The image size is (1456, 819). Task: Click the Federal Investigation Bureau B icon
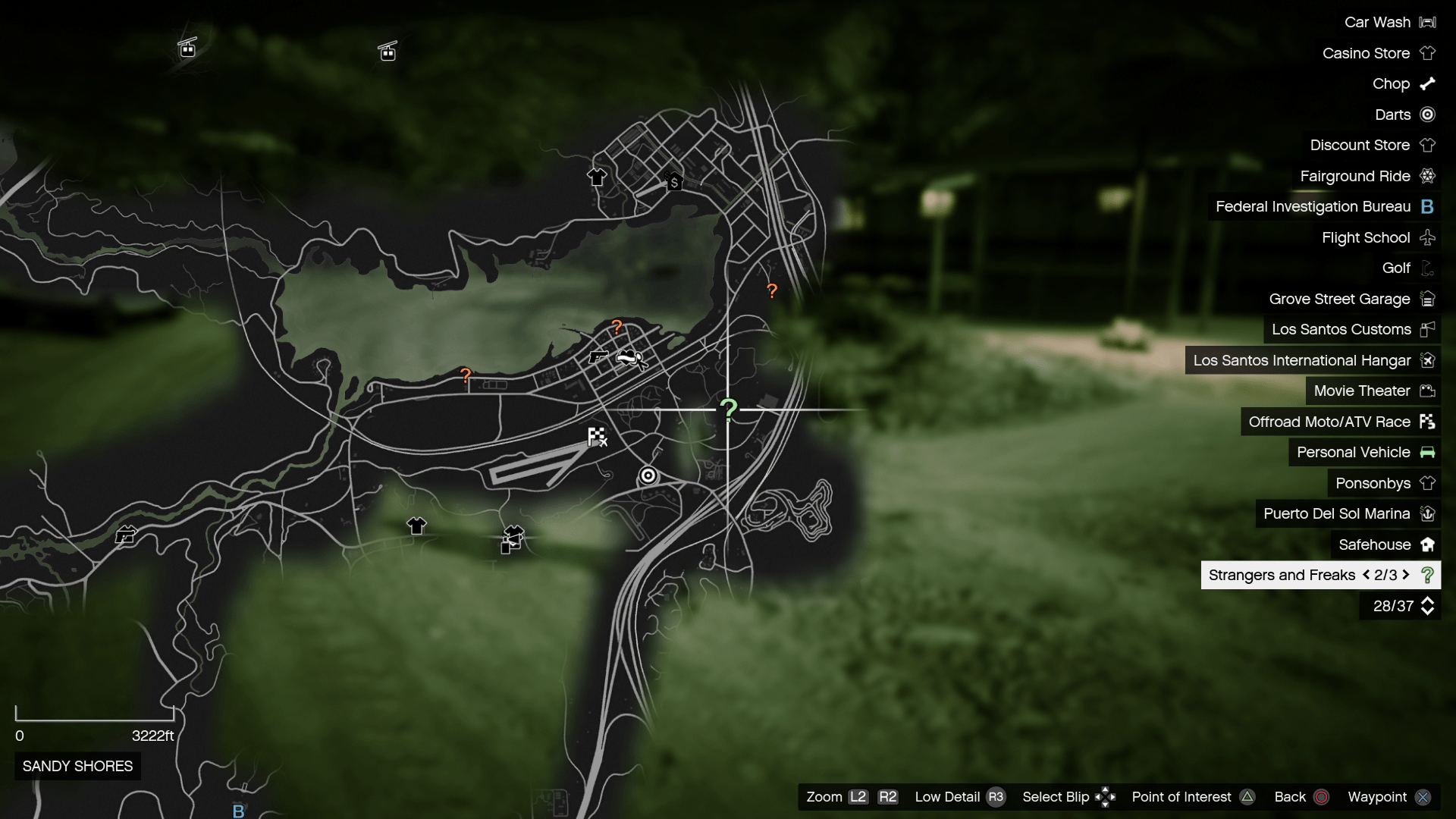pos(1429,206)
